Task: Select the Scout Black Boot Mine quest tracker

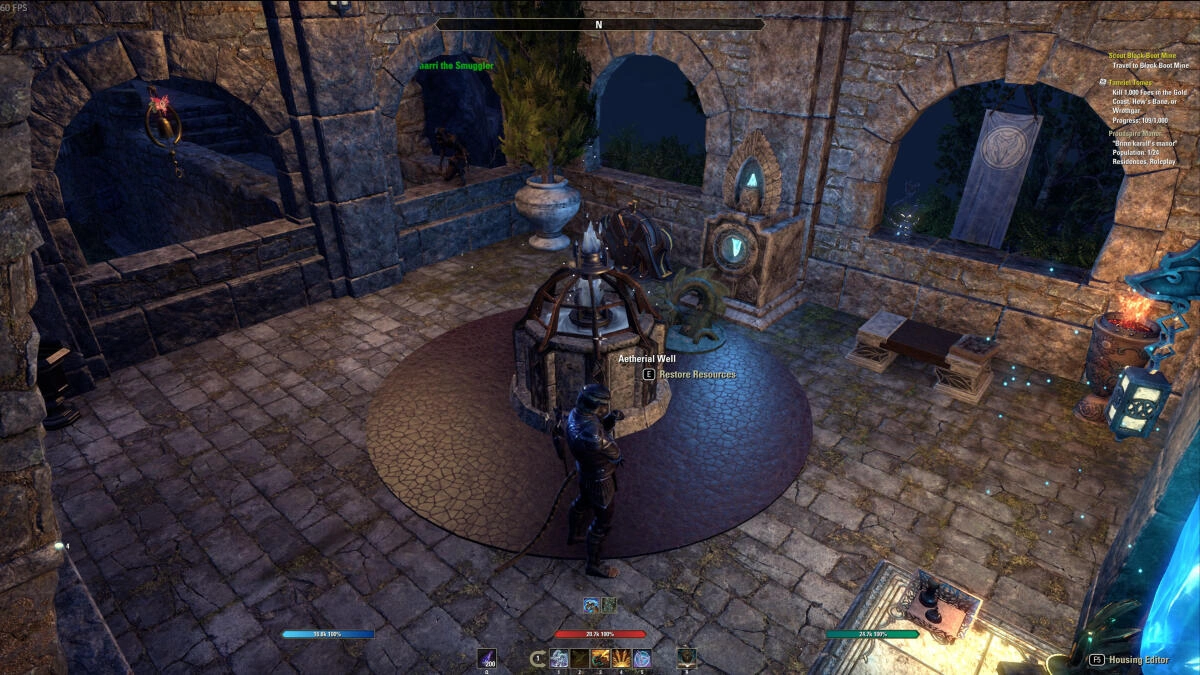Action: tap(1146, 55)
